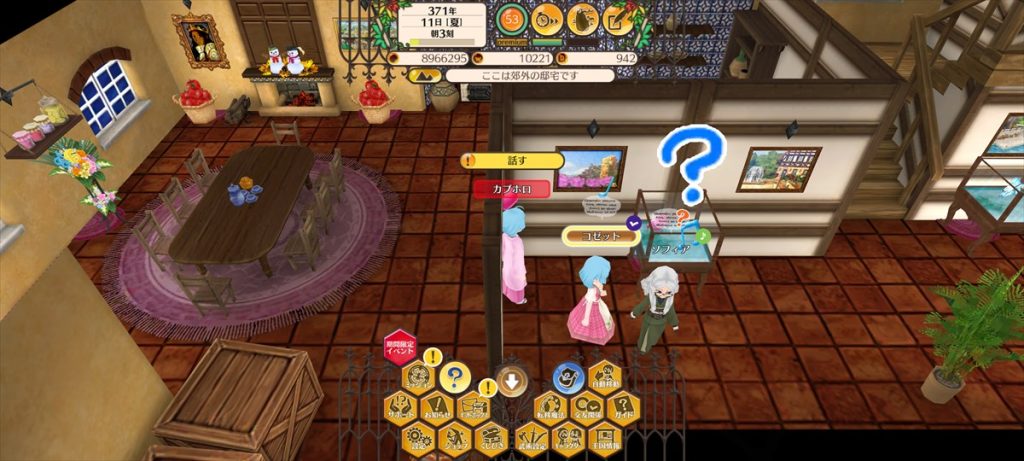Select the カブホロ name label
1024x461 pixels.
coord(511,187)
